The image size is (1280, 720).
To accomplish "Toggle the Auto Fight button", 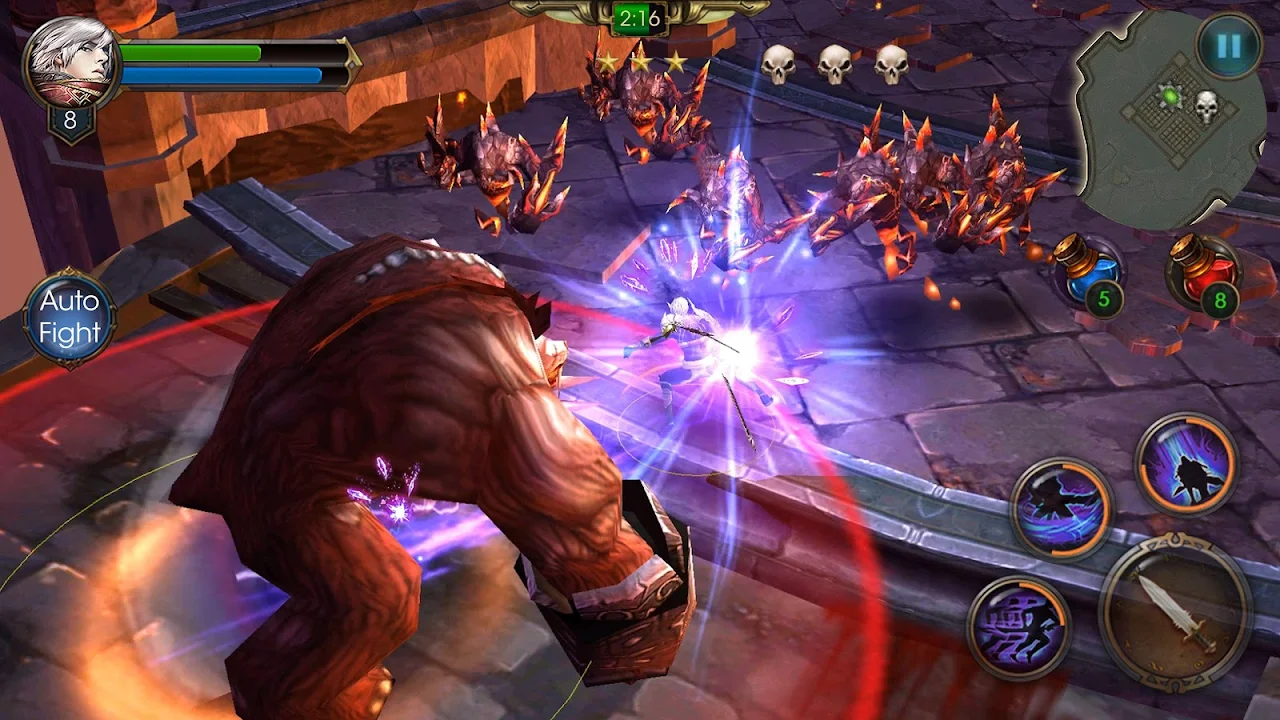I will pos(70,318).
